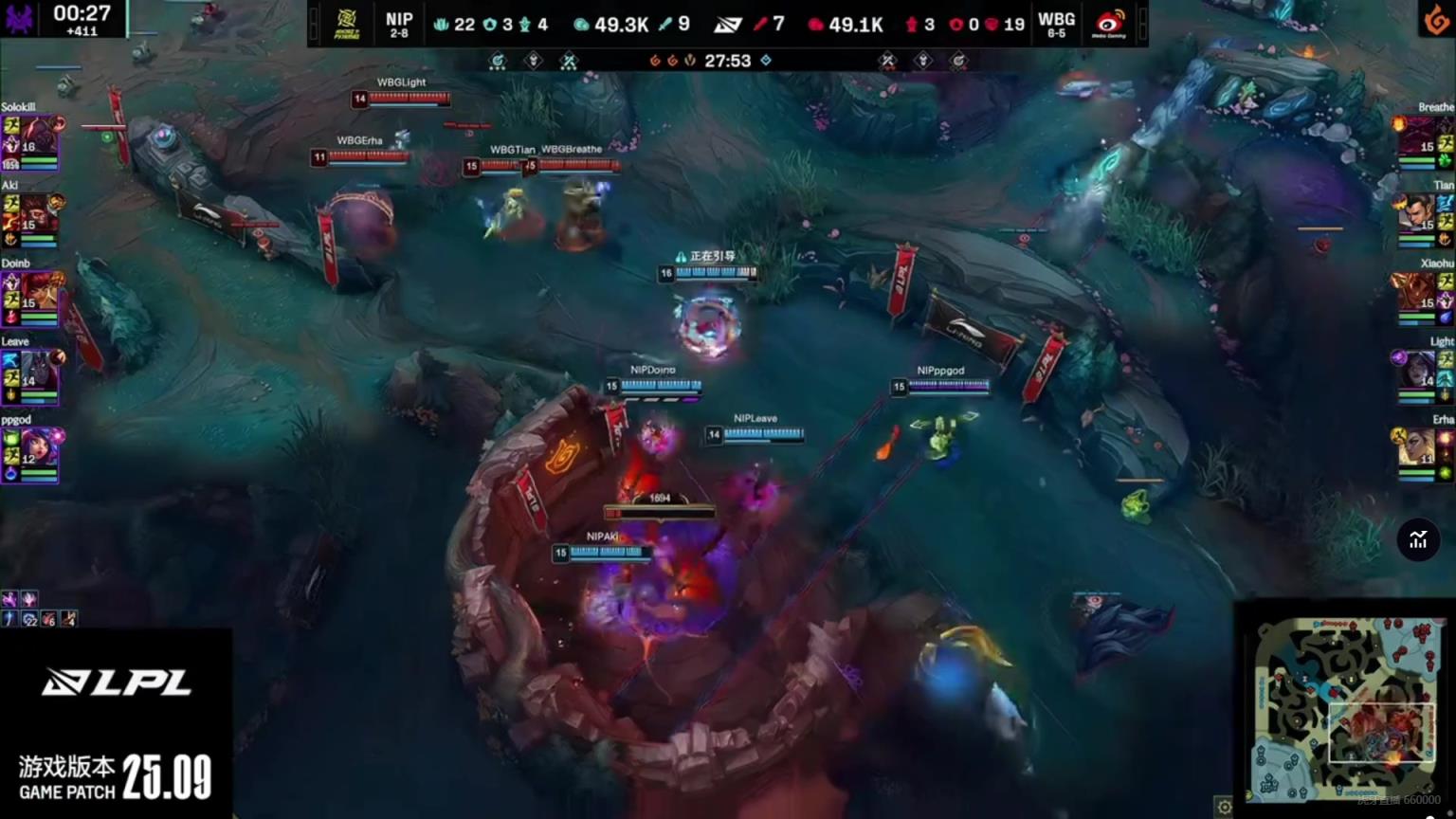Click the orange streaming logo in the corner
Viewport: 1456px width, 819px height.
[1435, 19]
